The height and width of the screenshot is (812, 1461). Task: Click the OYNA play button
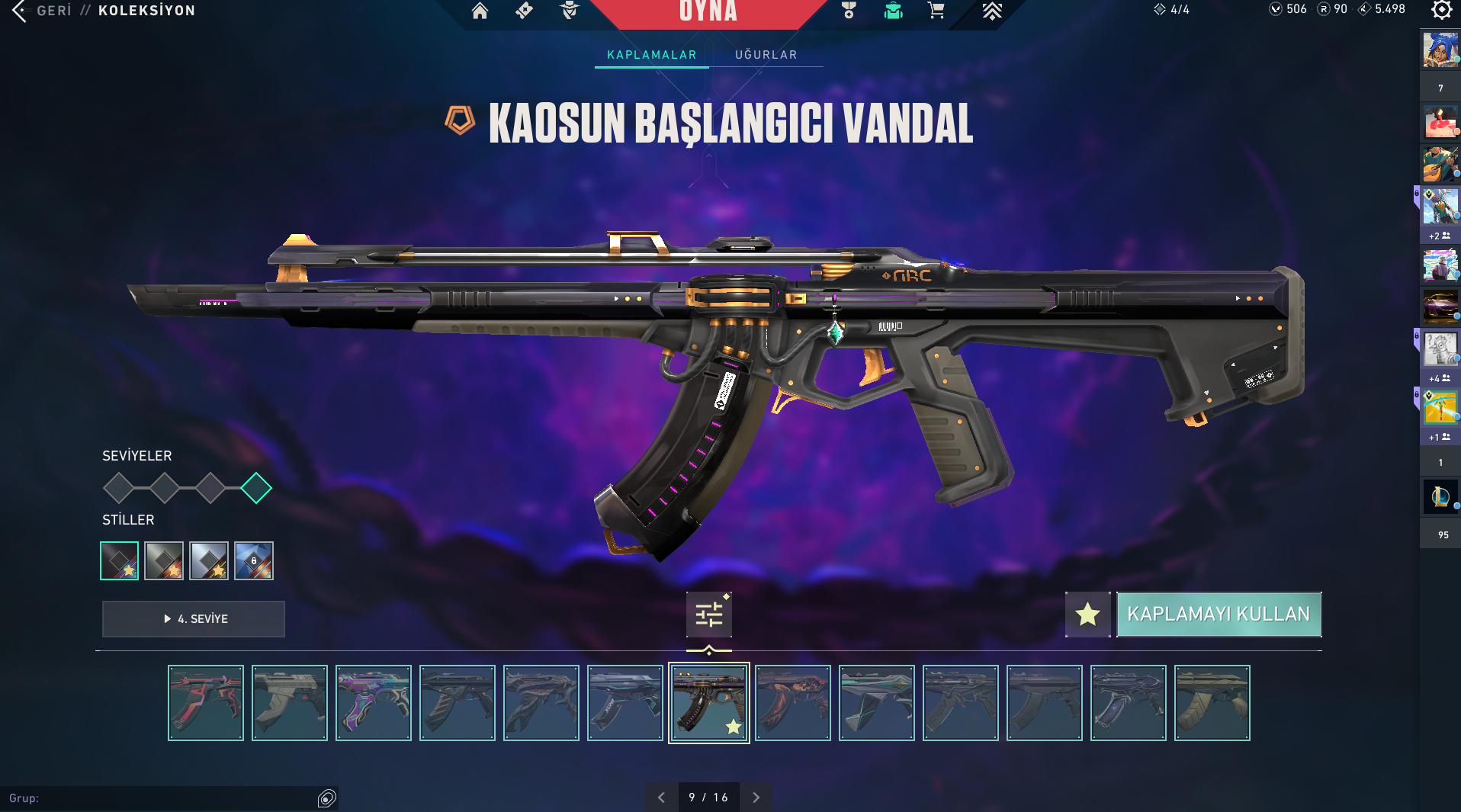point(708,12)
